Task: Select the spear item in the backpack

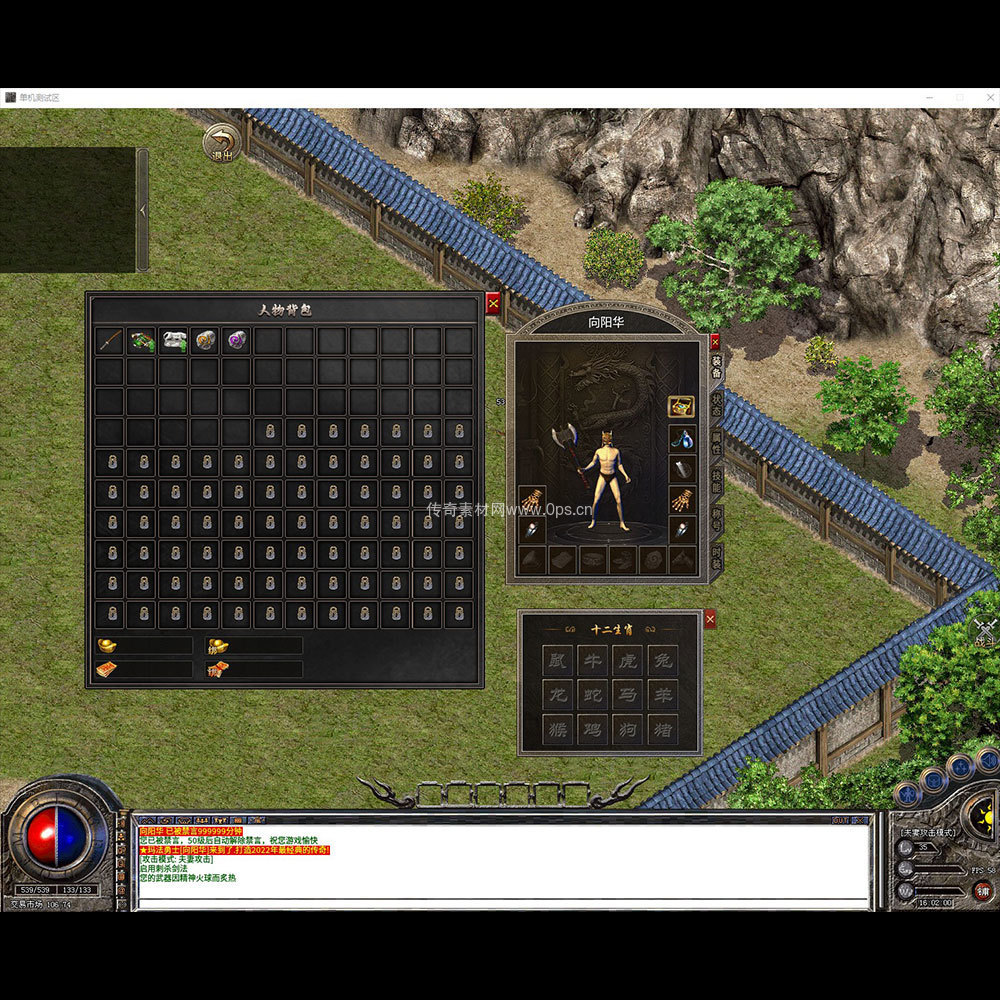Action: (x=110, y=340)
